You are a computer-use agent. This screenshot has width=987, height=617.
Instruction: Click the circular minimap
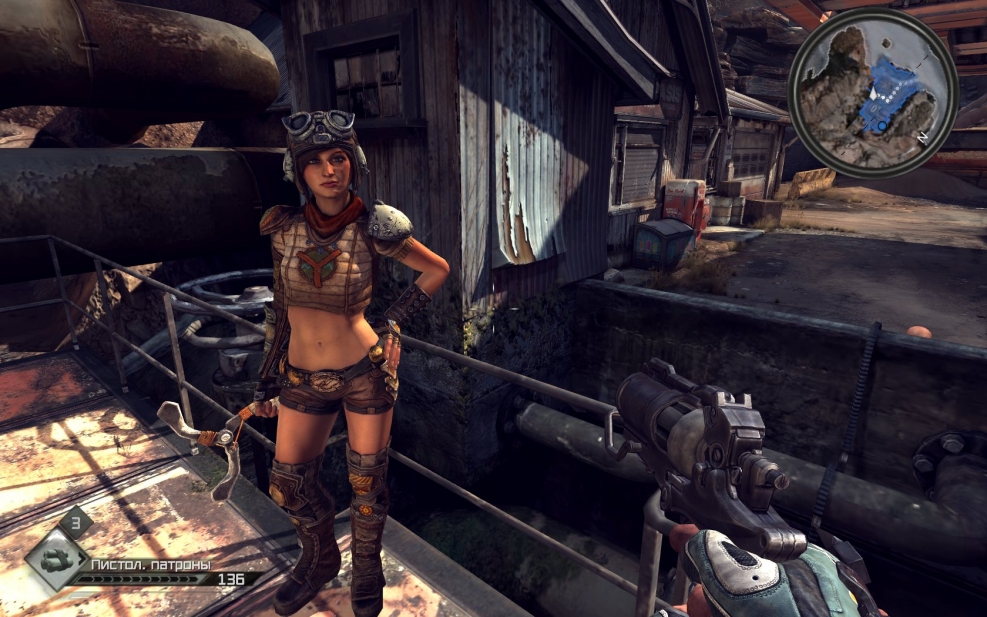[873, 91]
